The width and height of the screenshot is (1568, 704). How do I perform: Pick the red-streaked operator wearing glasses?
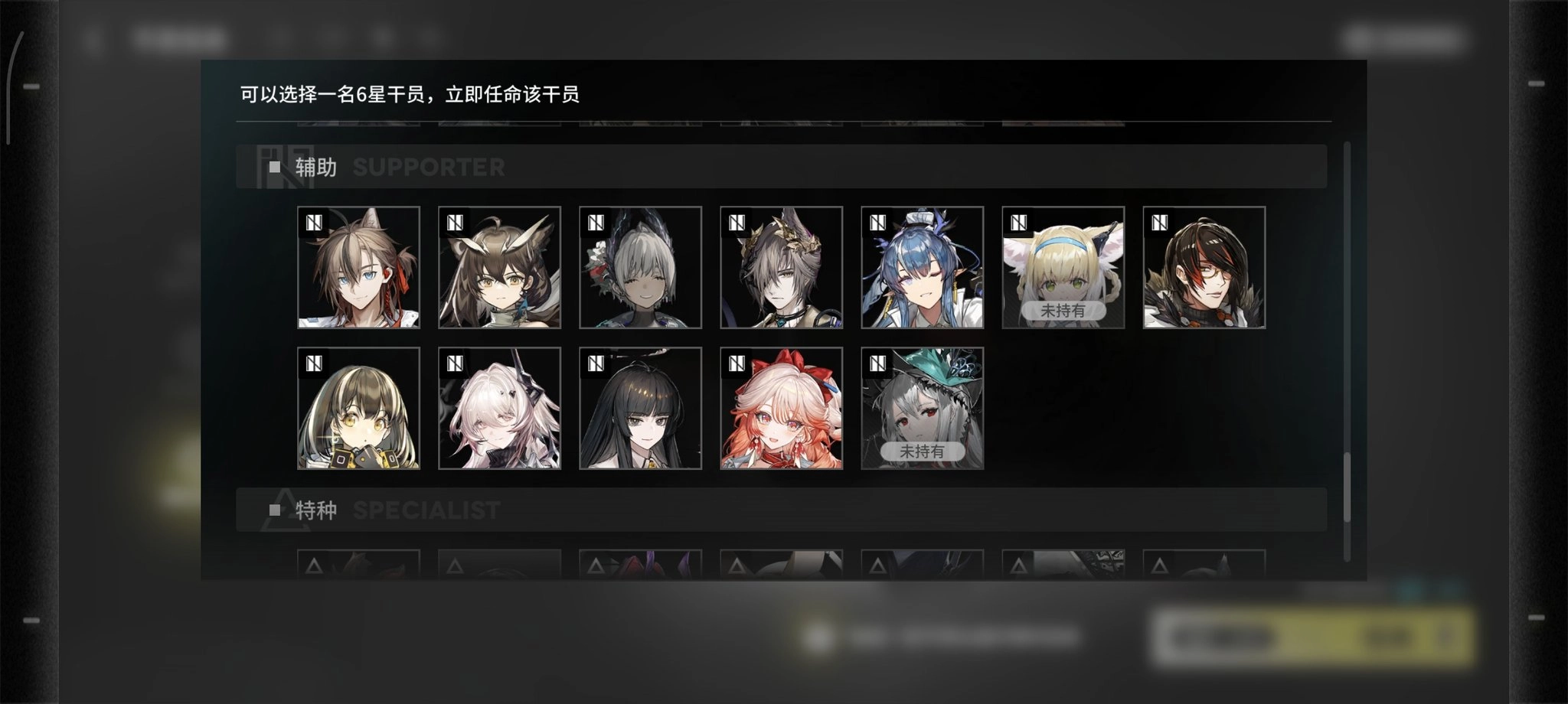(1204, 267)
